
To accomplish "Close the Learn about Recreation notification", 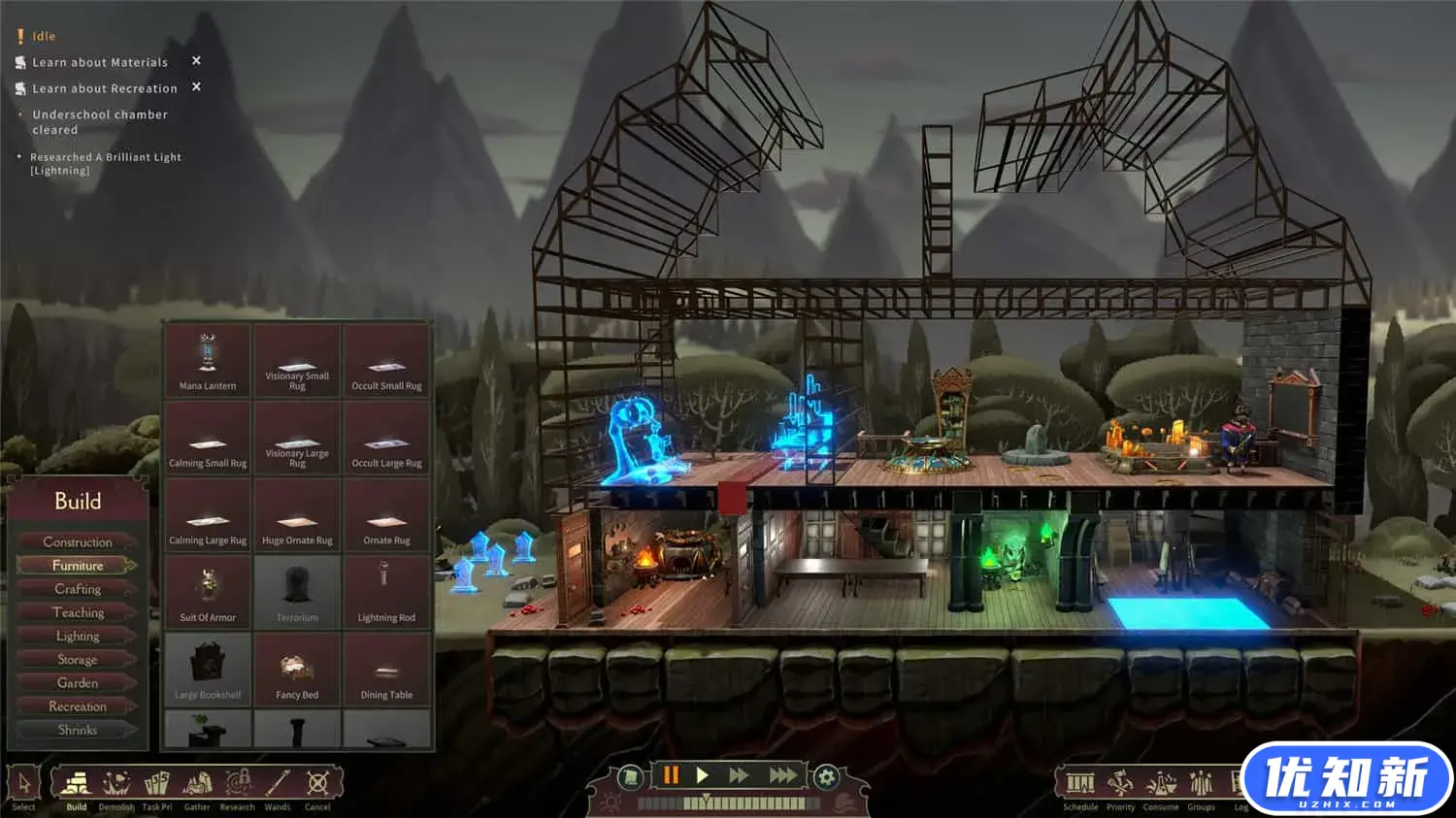I will tap(196, 87).
